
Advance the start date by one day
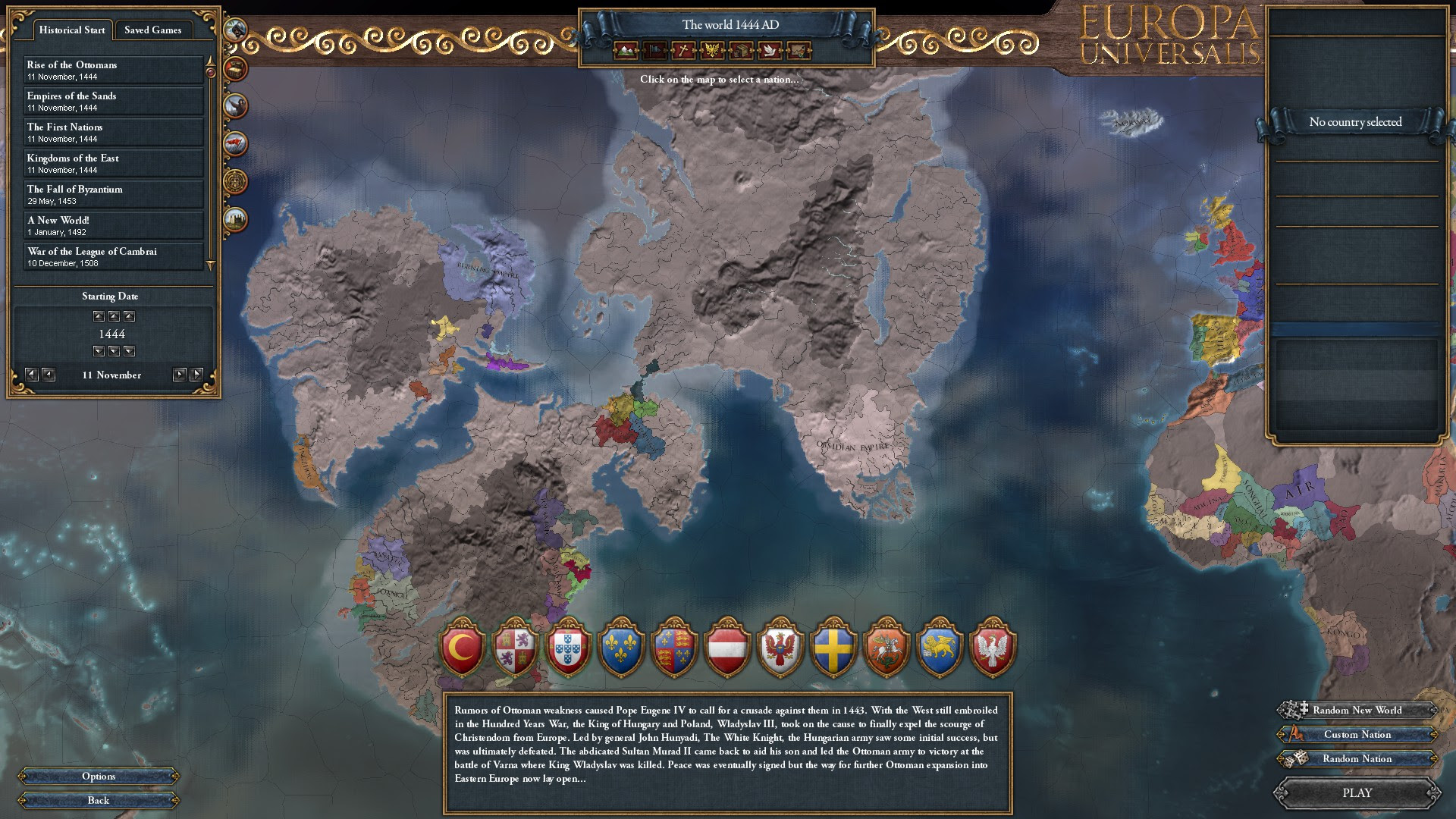click(x=180, y=375)
